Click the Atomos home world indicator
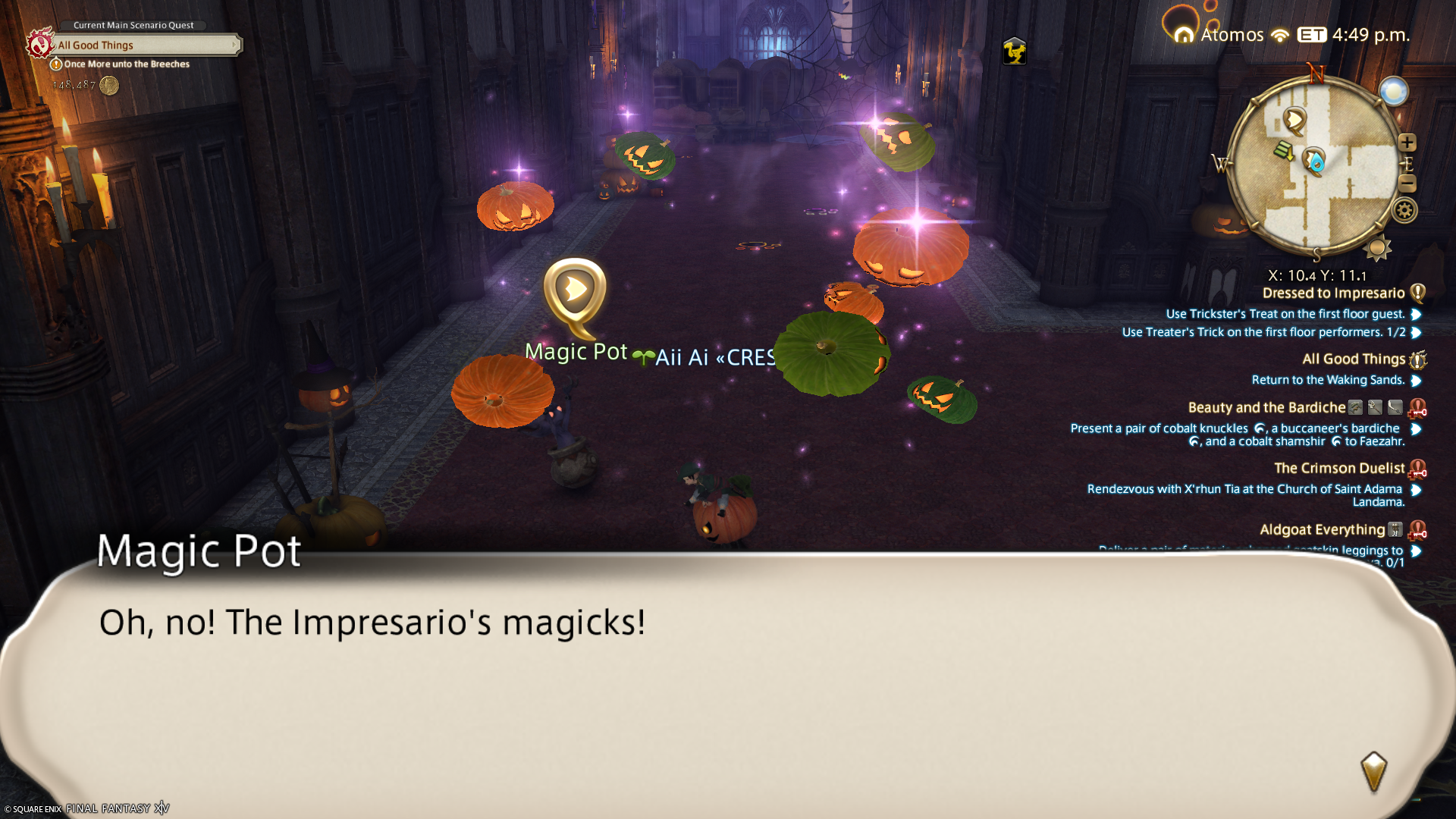The image size is (1456, 819). [1221, 35]
